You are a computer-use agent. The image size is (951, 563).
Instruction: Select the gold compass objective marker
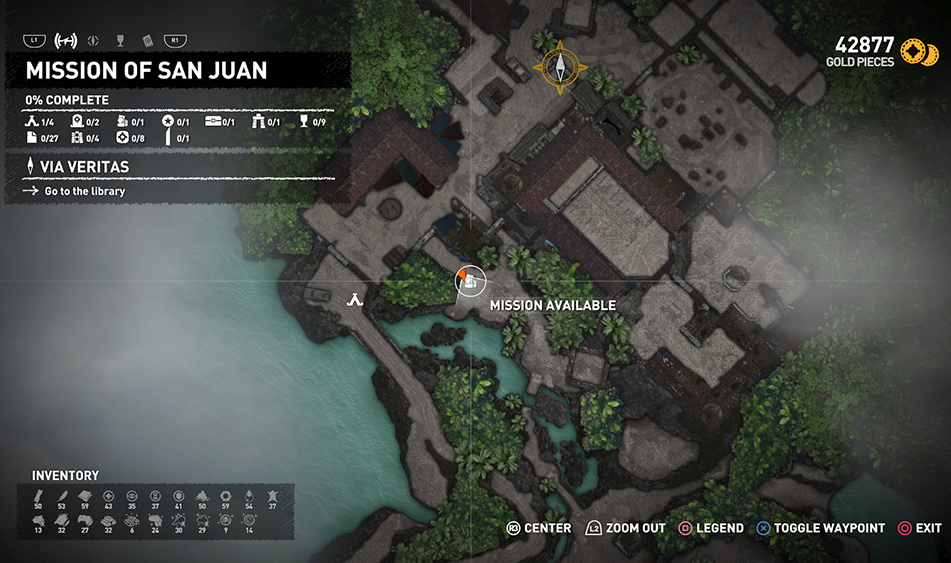(x=561, y=67)
